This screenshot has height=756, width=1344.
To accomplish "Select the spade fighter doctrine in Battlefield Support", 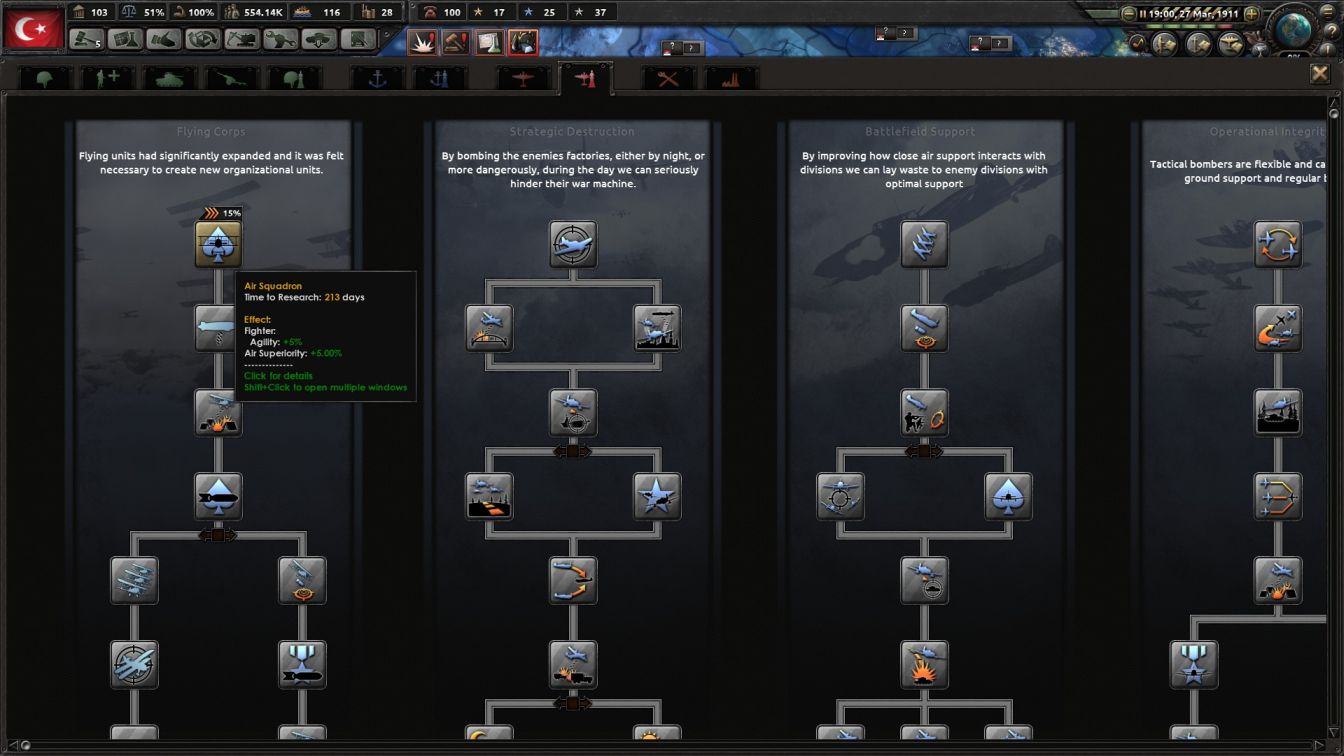I will pos(1008,497).
